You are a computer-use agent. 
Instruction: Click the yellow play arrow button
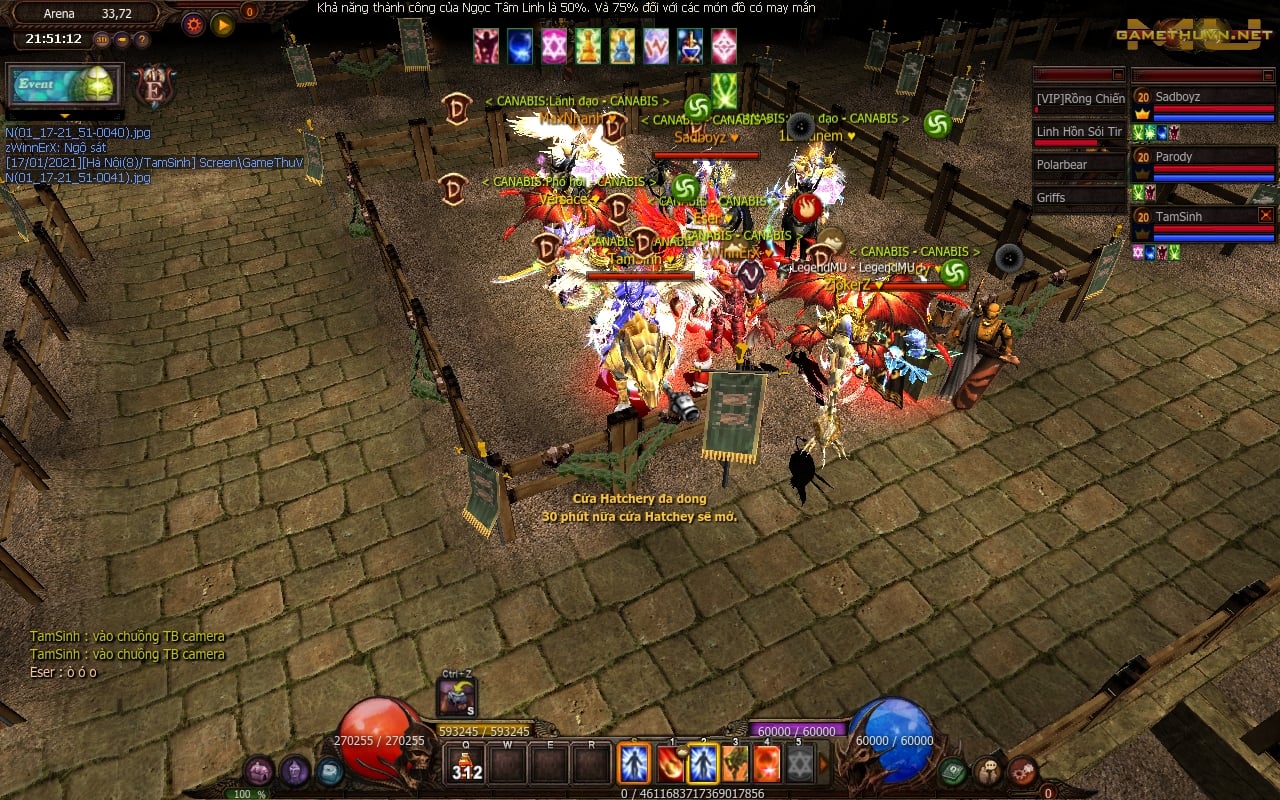[222, 25]
